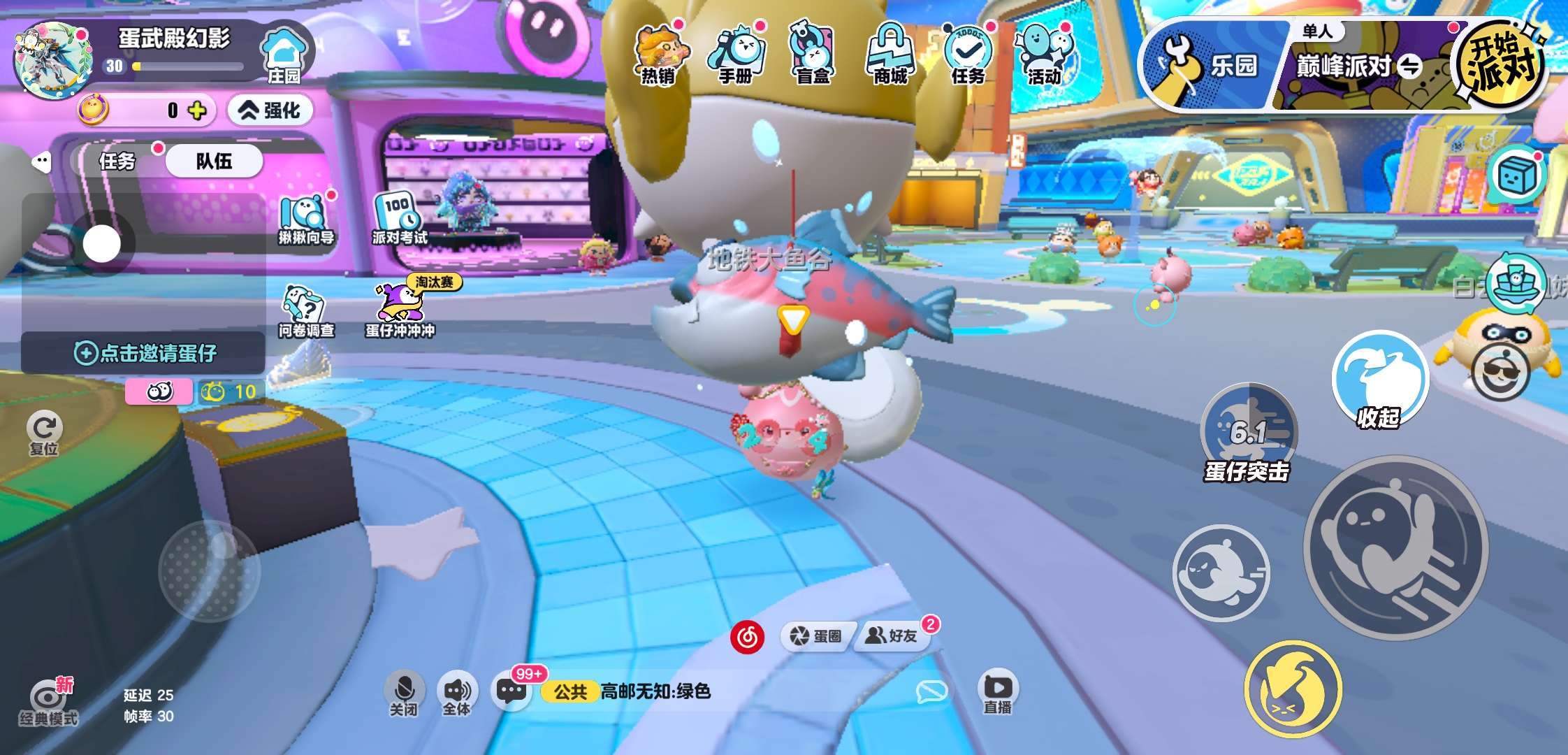Open the 手册 handbook

pos(736,54)
